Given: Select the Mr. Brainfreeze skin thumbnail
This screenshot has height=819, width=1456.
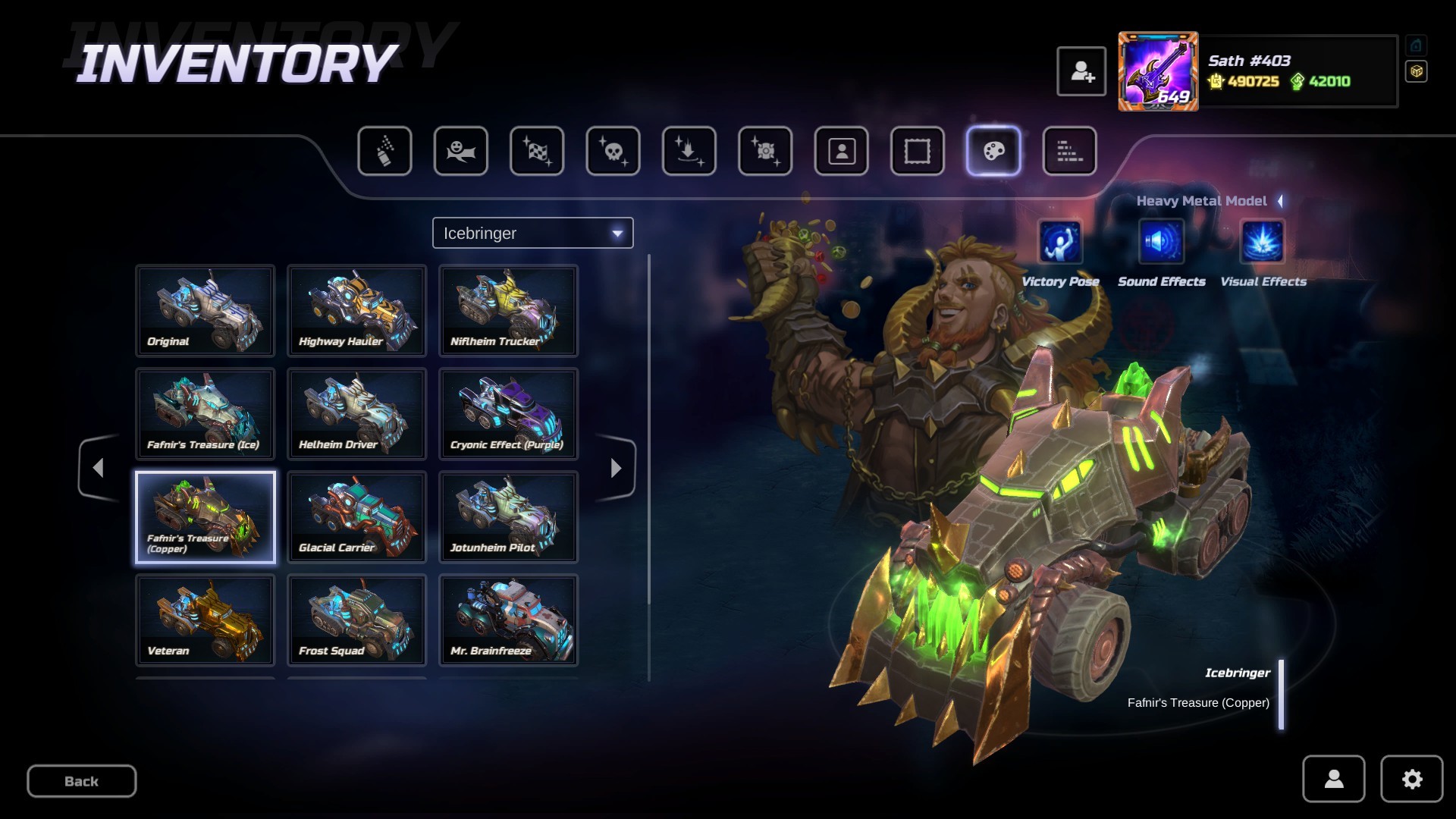Looking at the screenshot, I should tap(508, 620).
